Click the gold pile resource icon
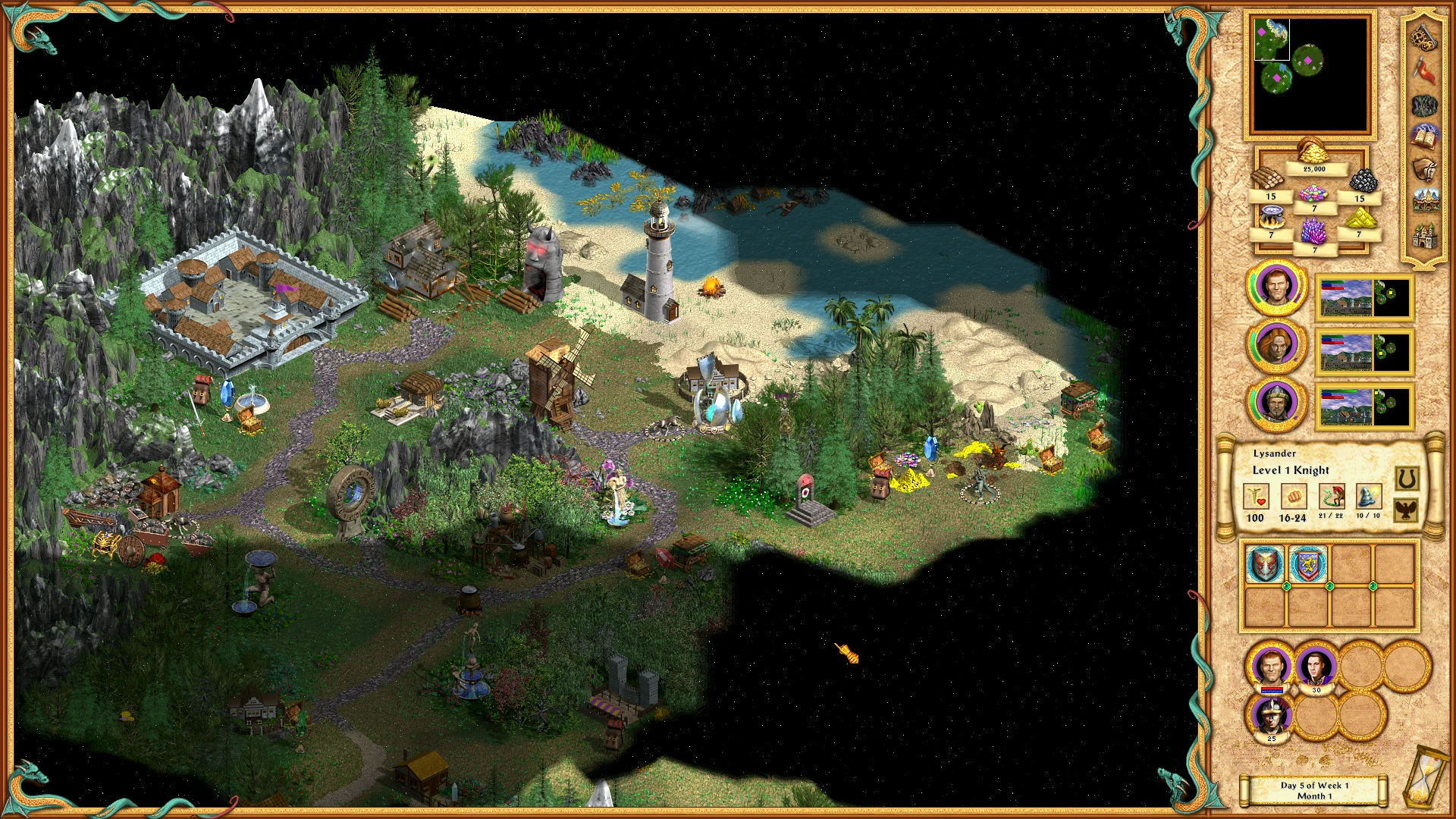Viewport: 1456px width, 819px height. coord(1313,152)
